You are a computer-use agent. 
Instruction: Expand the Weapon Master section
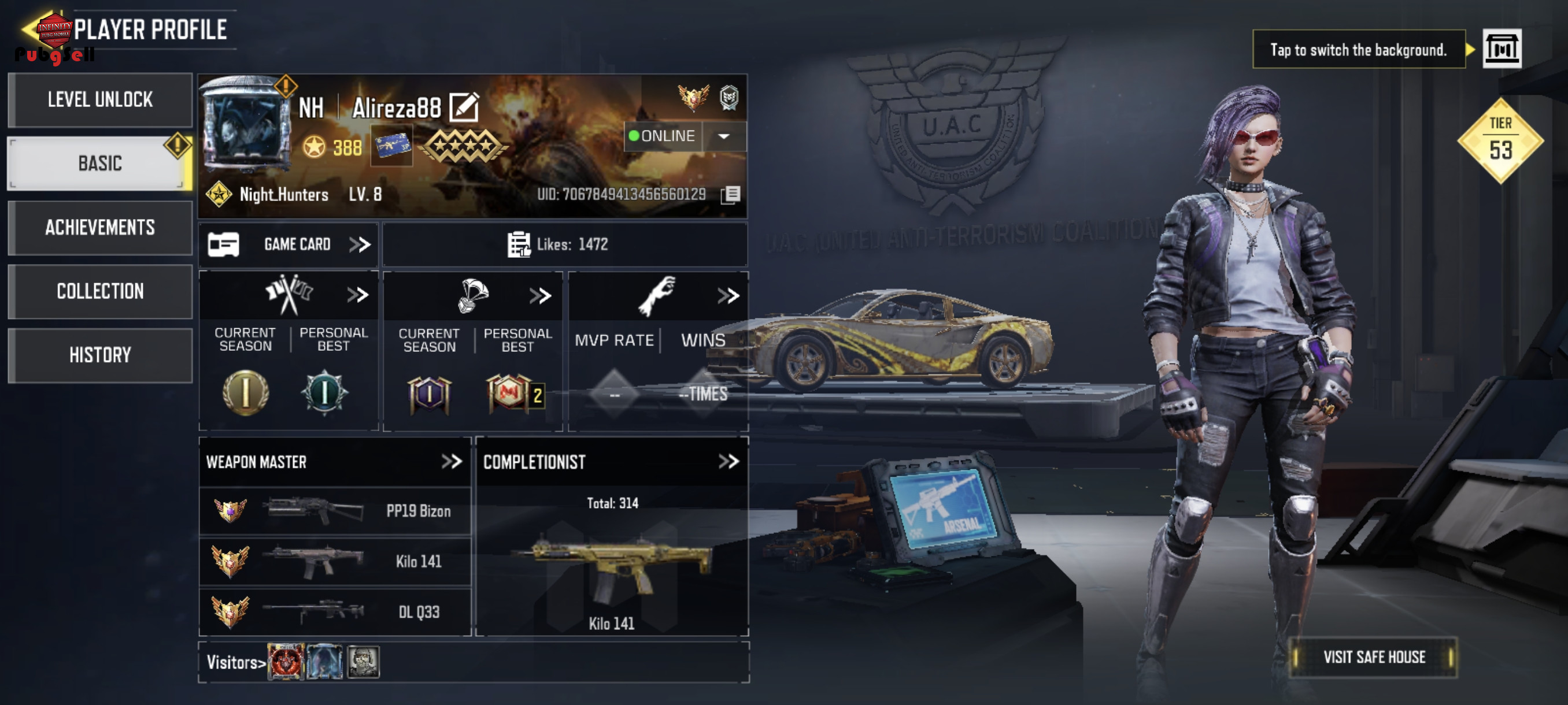click(x=451, y=462)
